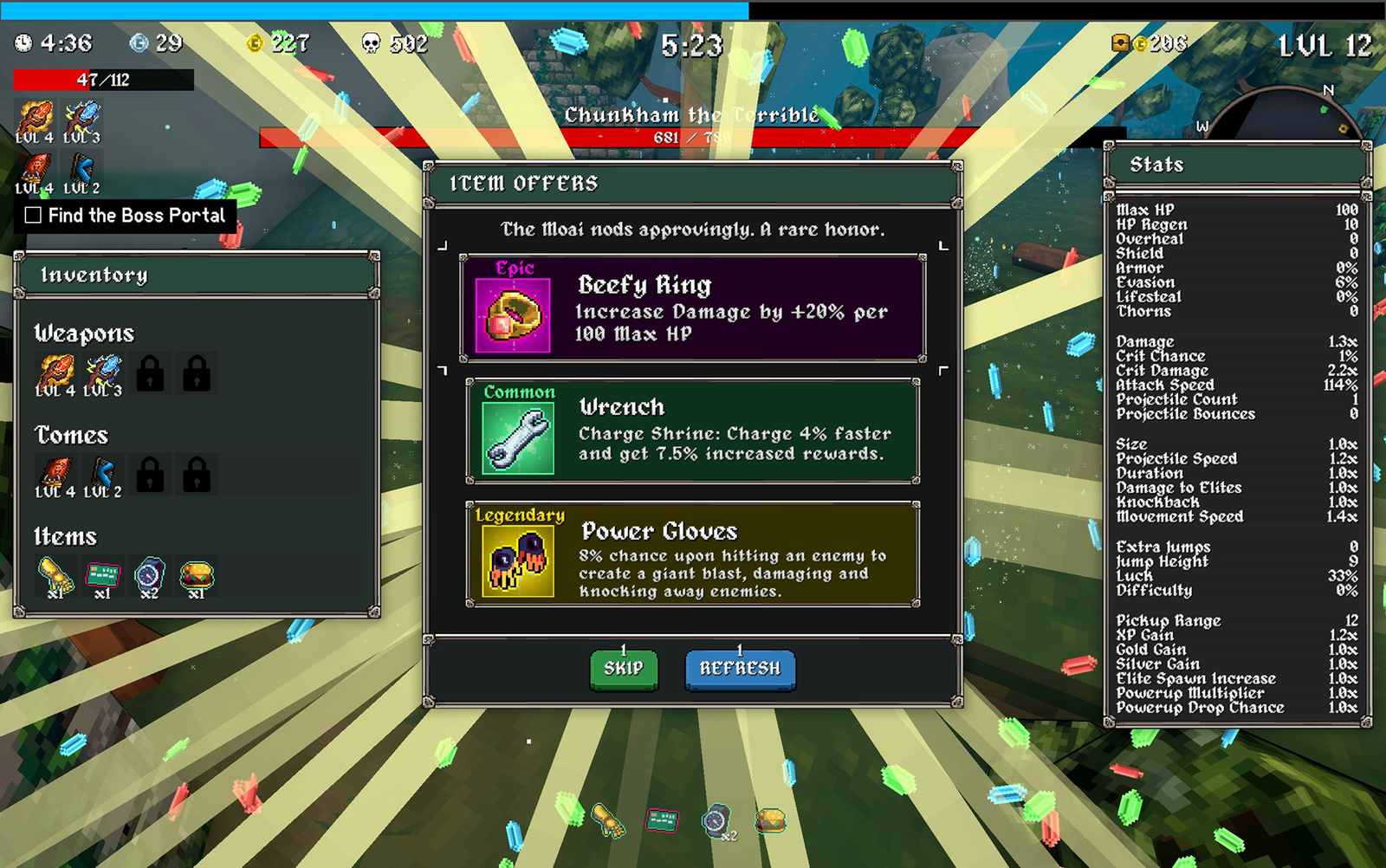Inspect the green credit card item in Inventory
1386x868 pixels.
(x=103, y=576)
